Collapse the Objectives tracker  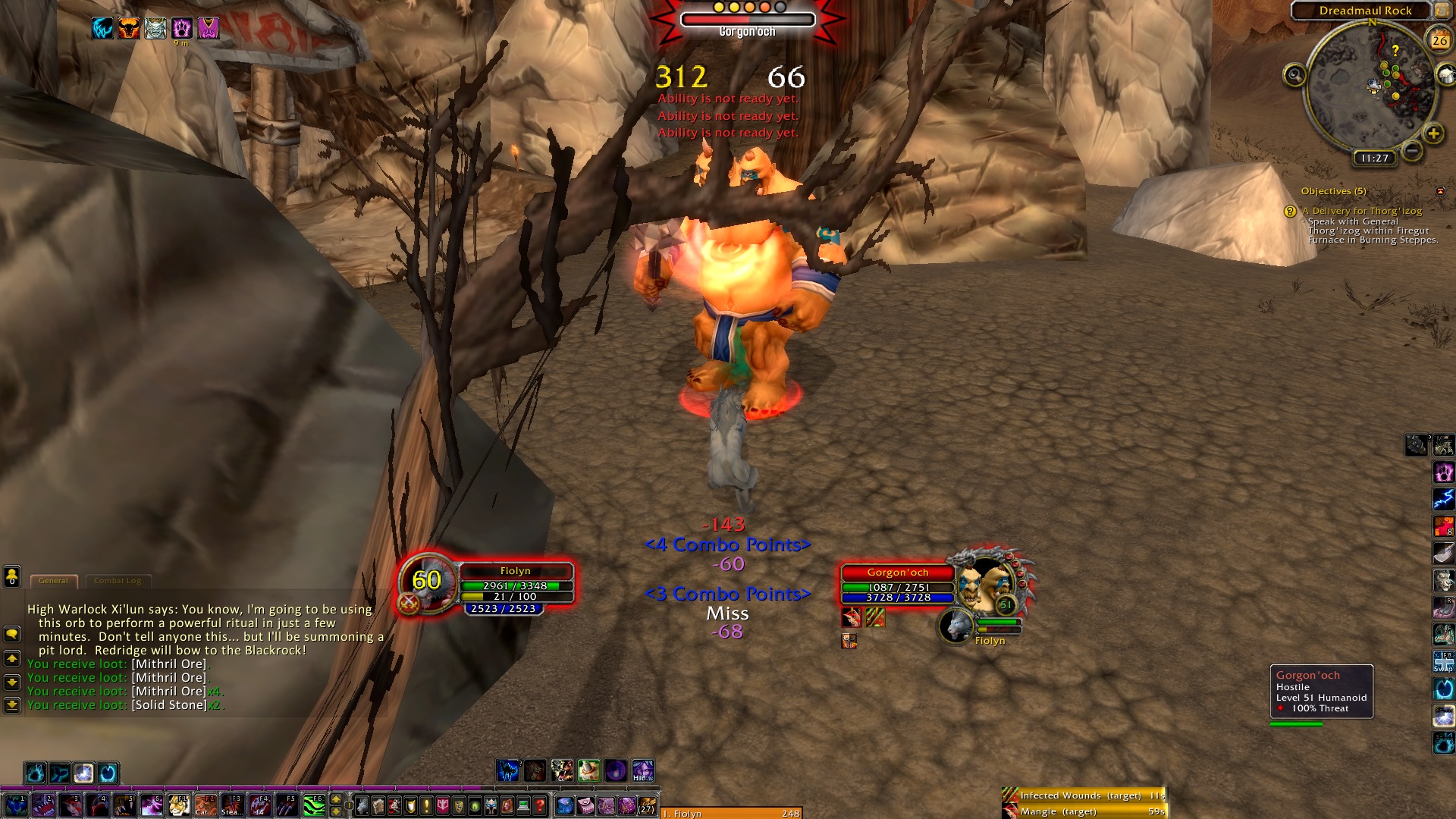tap(1440, 191)
